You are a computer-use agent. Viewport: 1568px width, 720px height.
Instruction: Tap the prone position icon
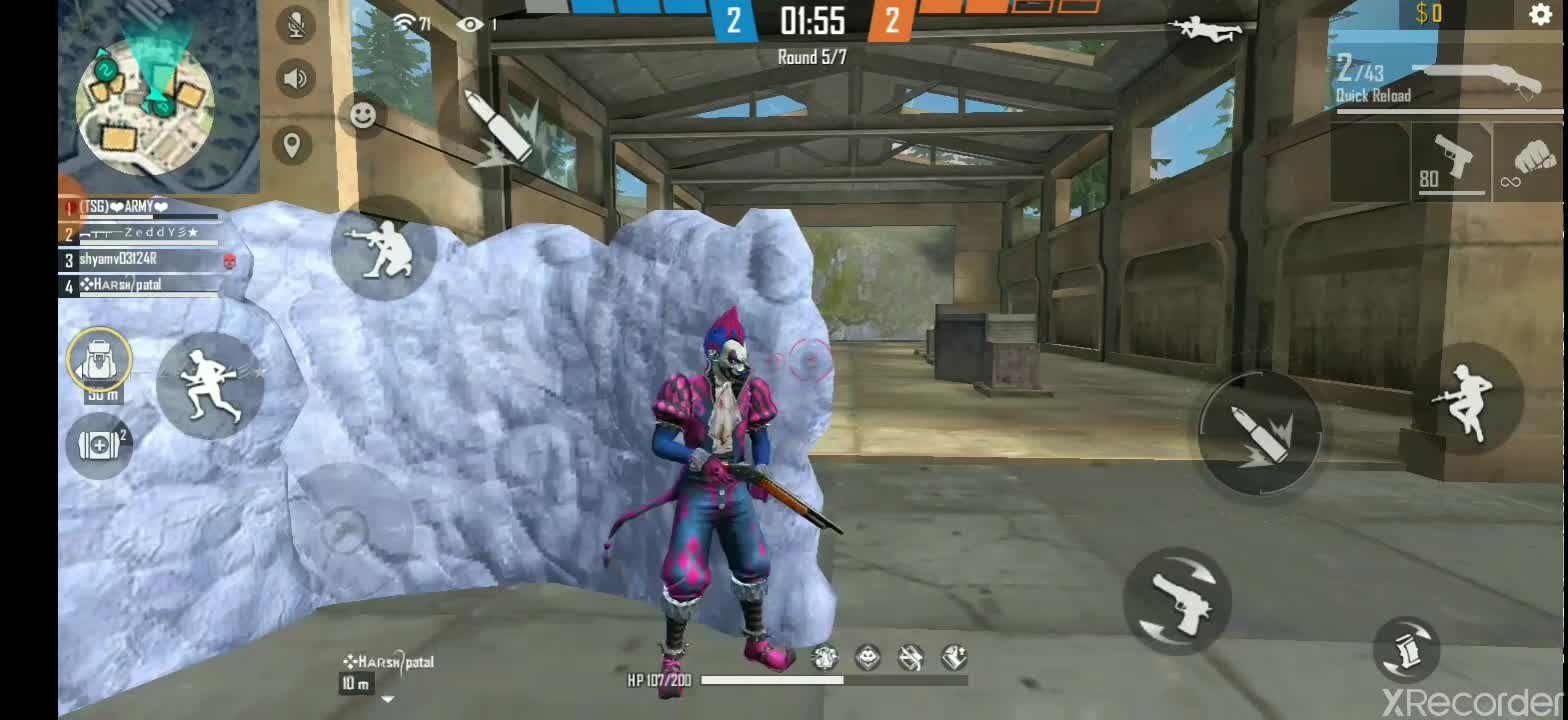[x=1208, y=30]
